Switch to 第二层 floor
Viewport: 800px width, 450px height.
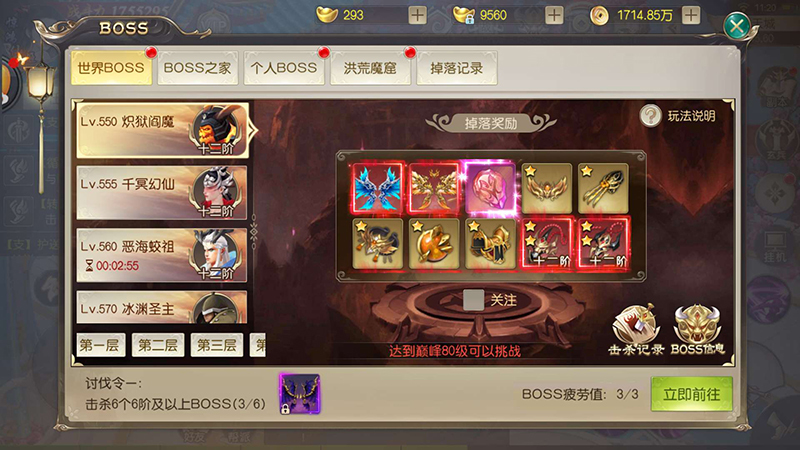tap(158, 345)
